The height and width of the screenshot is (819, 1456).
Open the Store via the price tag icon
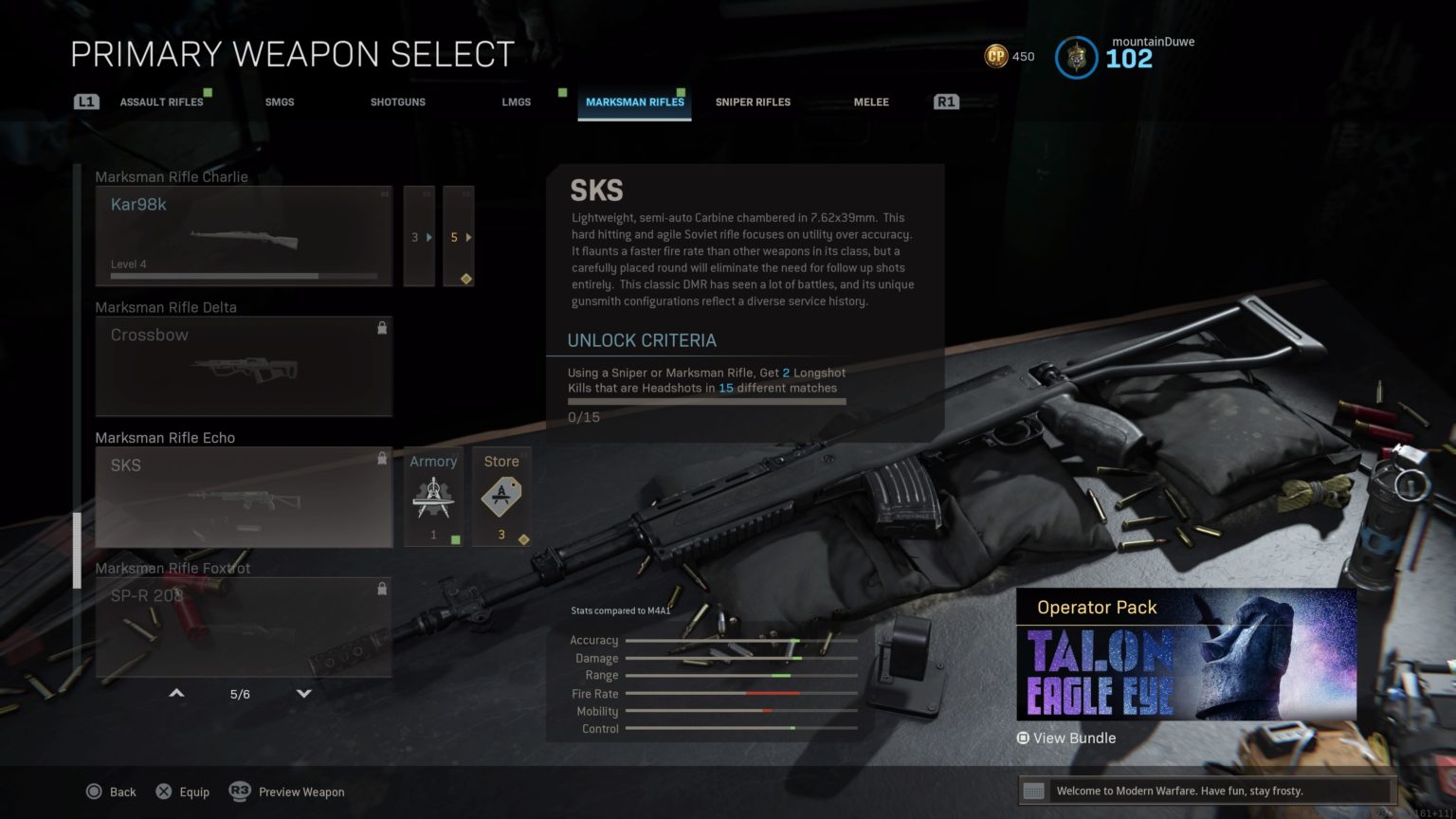[x=501, y=495]
